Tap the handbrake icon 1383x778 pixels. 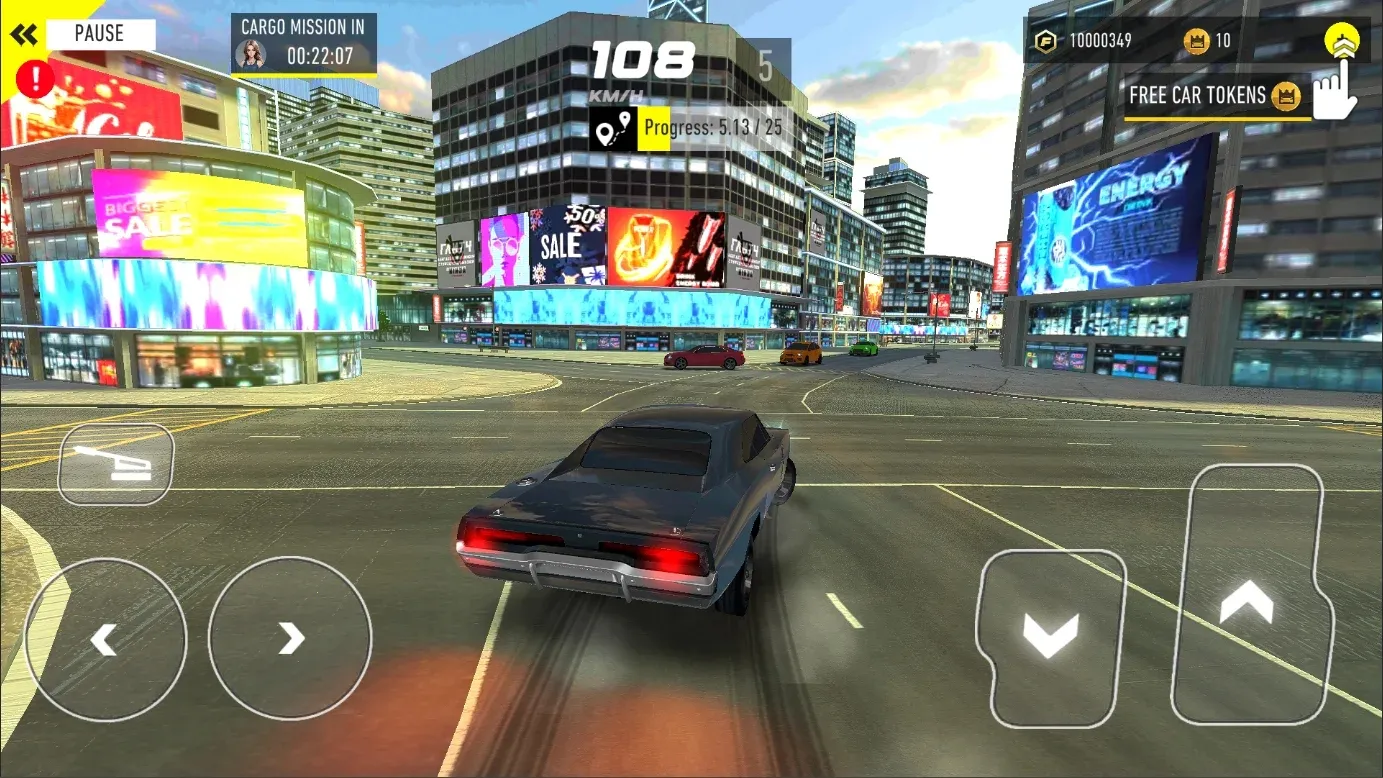tap(114, 463)
